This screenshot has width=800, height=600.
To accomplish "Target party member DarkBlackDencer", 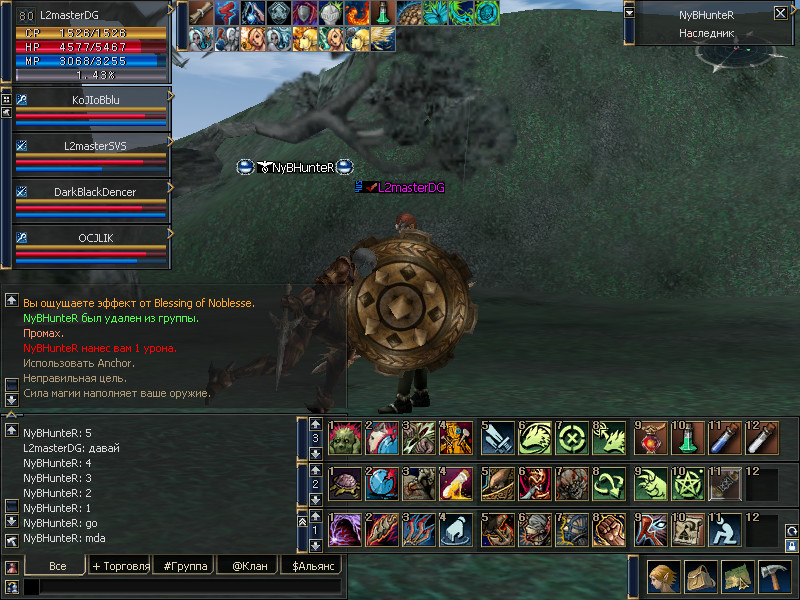I will tap(91, 191).
